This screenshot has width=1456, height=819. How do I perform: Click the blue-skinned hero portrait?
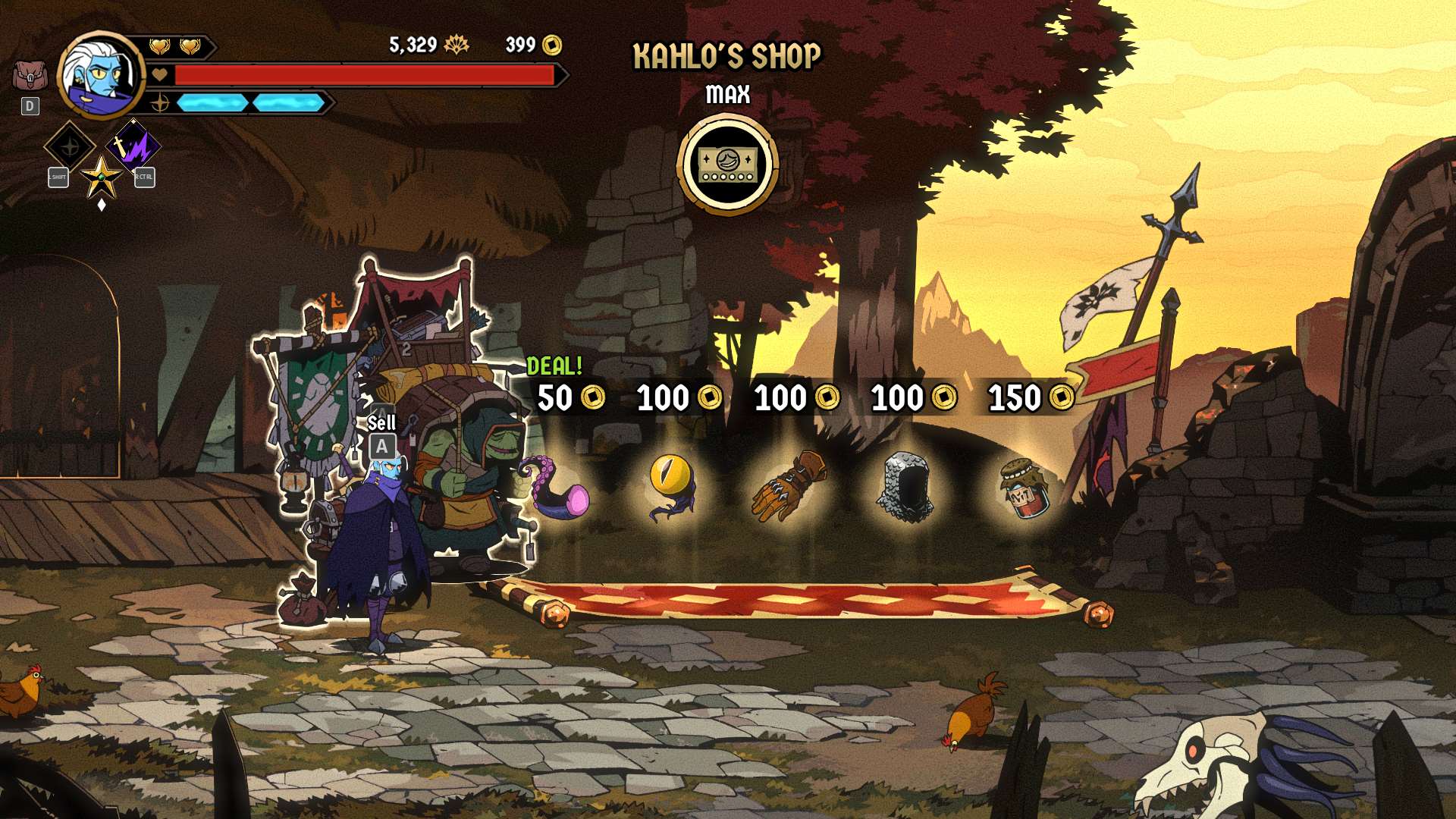pos(100,75)
